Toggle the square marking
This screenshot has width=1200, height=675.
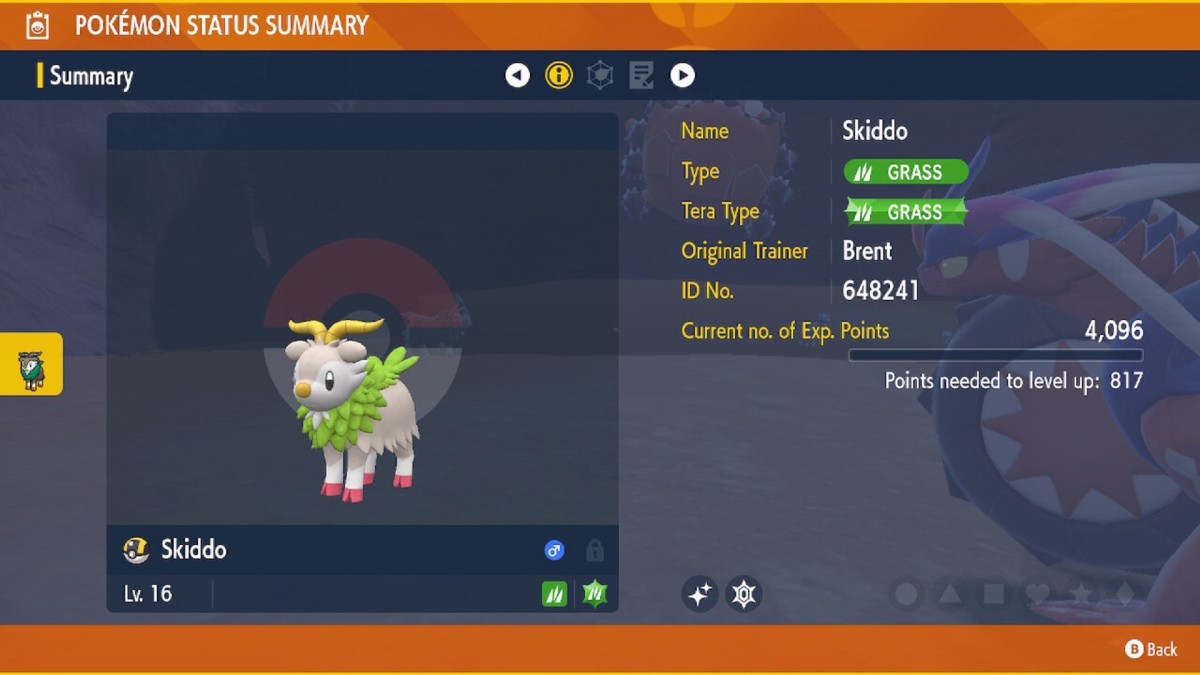click(994, 595)
